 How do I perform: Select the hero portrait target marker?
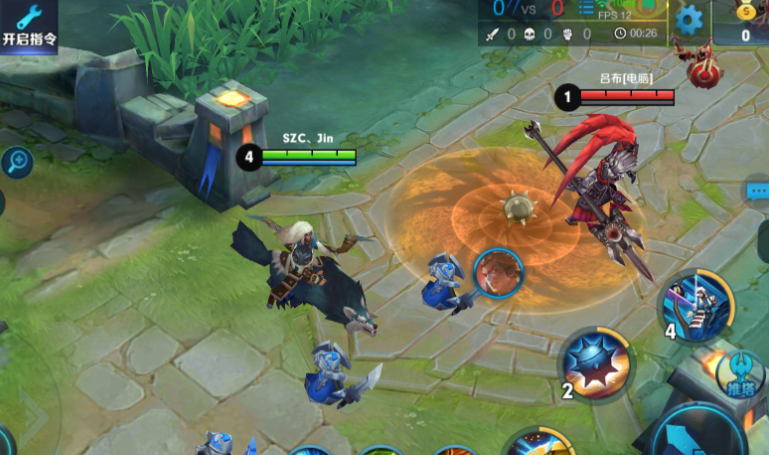(x=498, y=272)
